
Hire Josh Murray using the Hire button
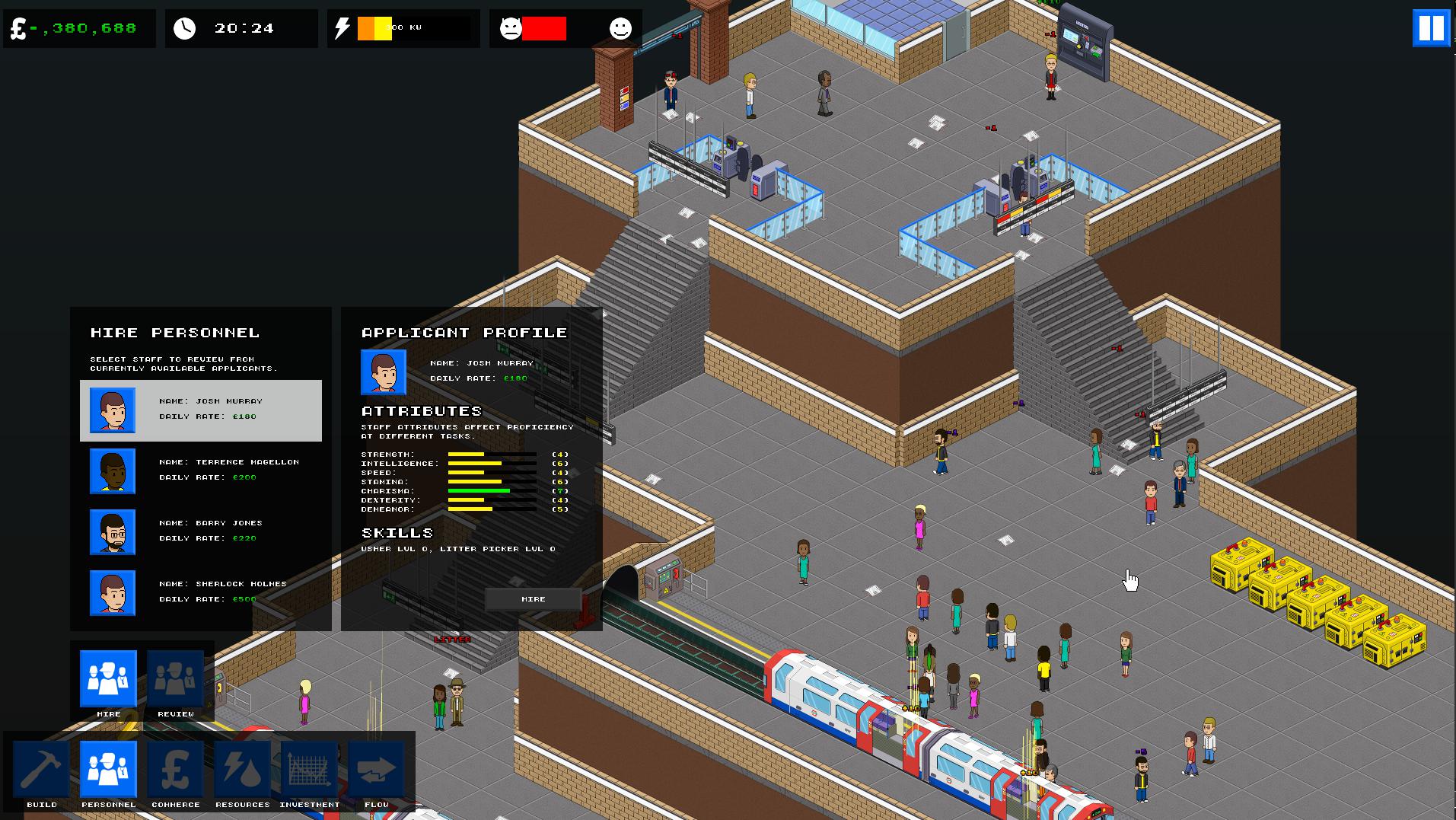click(532, 598)
